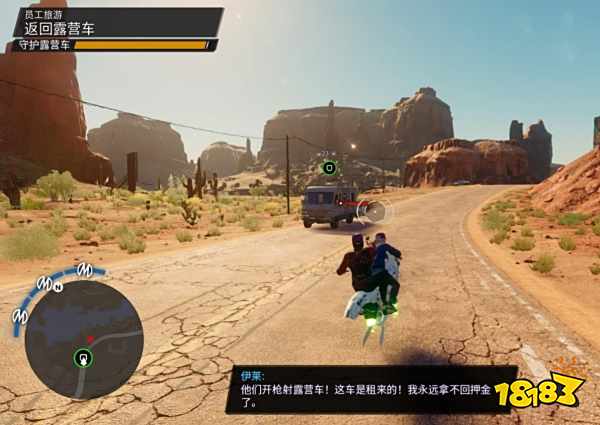Select the green objective marker on the minimap
This screenshot has height=425, width=600.
[x=84, y=358]
